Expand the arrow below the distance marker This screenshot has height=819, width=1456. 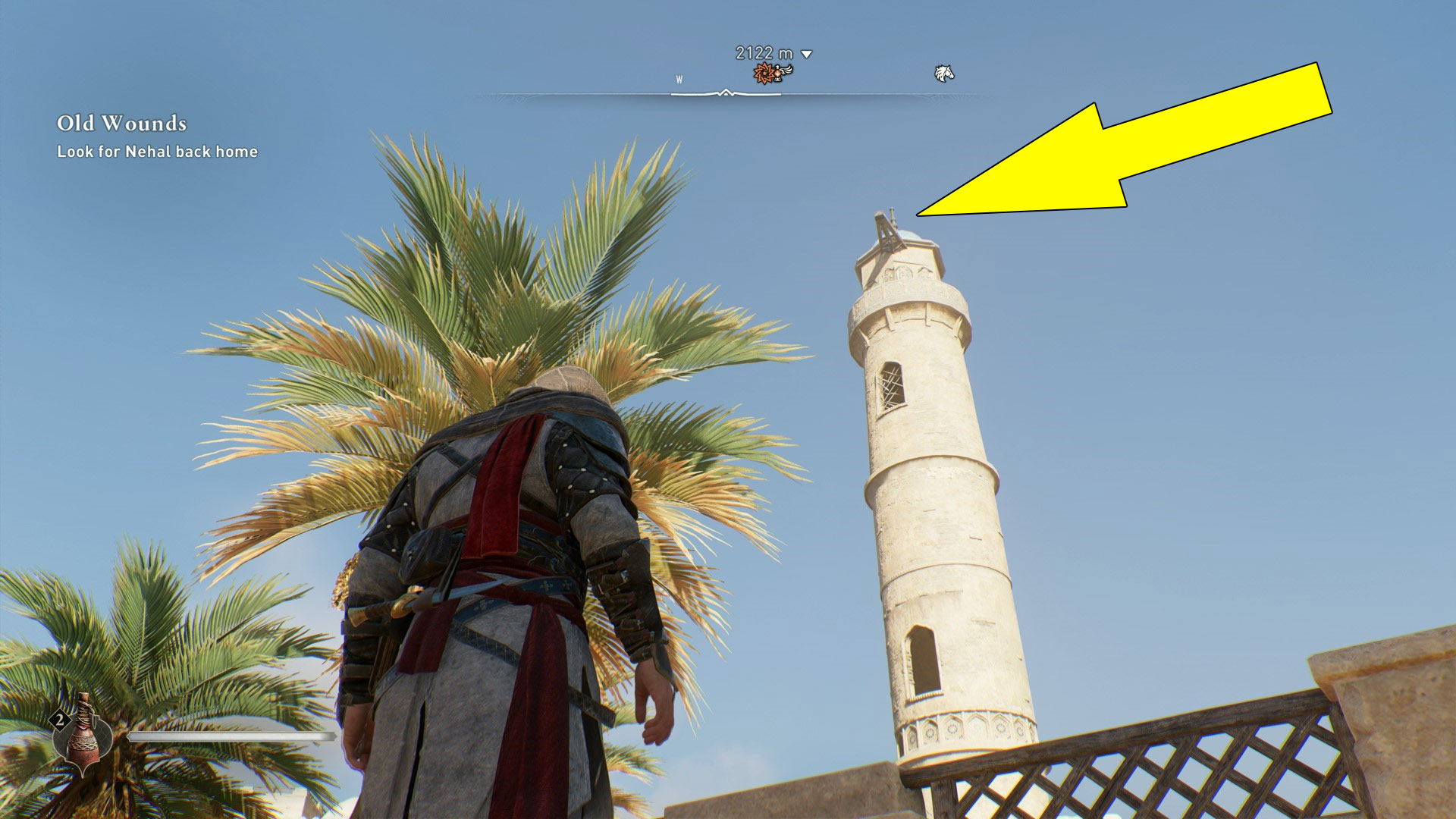tap(805, 54)
